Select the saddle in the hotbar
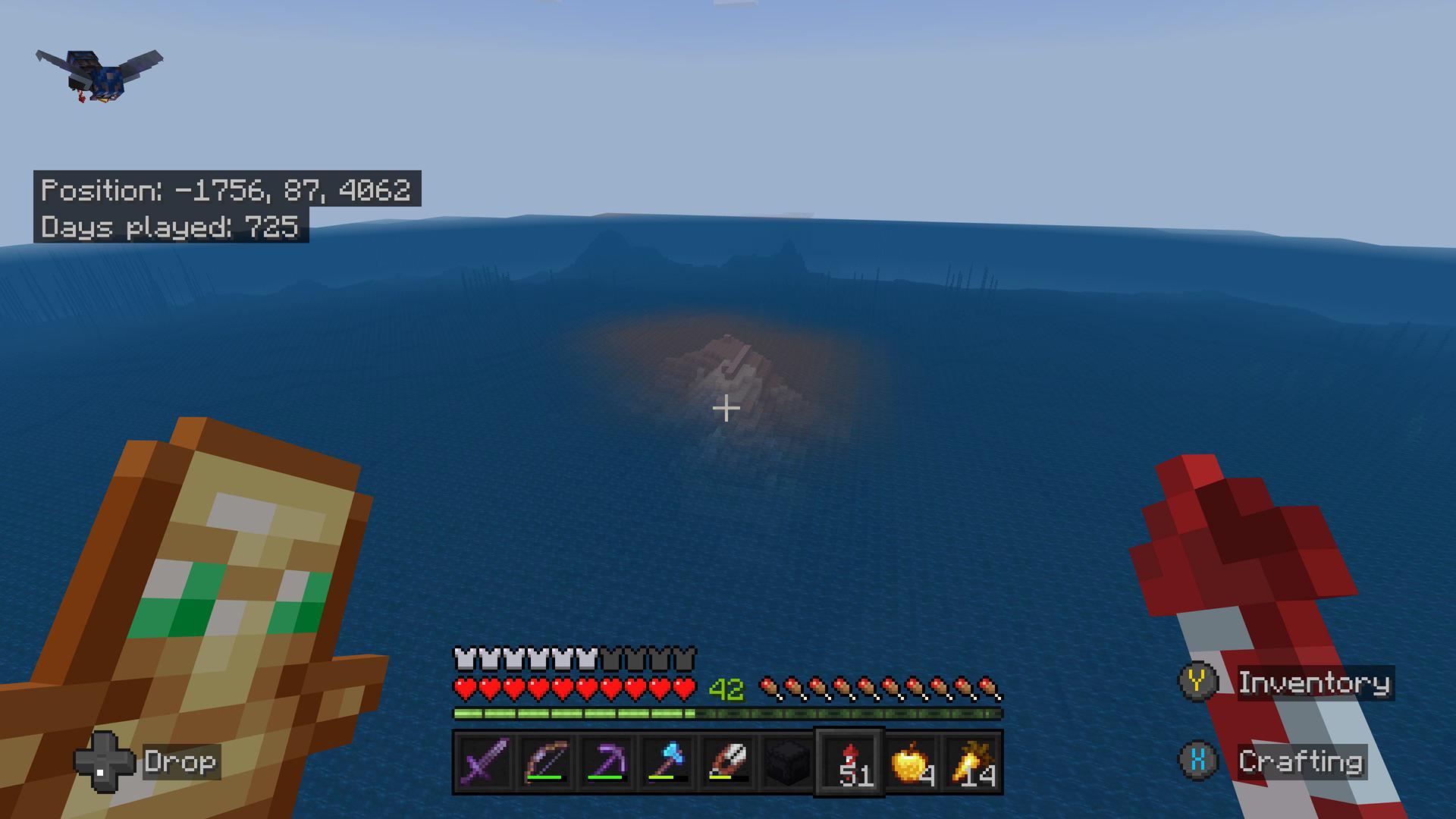The height and width of the screenshot is (819, 1456). click(726, 764)
